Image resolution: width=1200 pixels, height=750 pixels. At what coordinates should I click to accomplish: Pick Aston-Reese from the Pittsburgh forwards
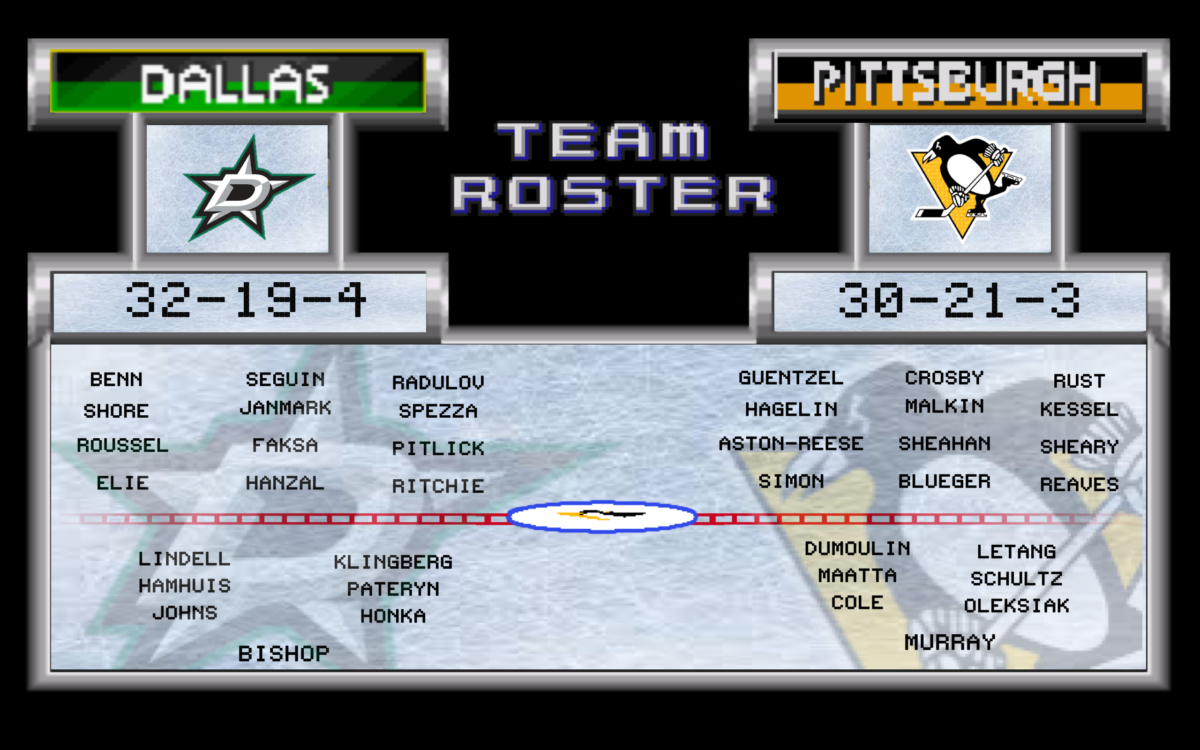pos(791,444)
